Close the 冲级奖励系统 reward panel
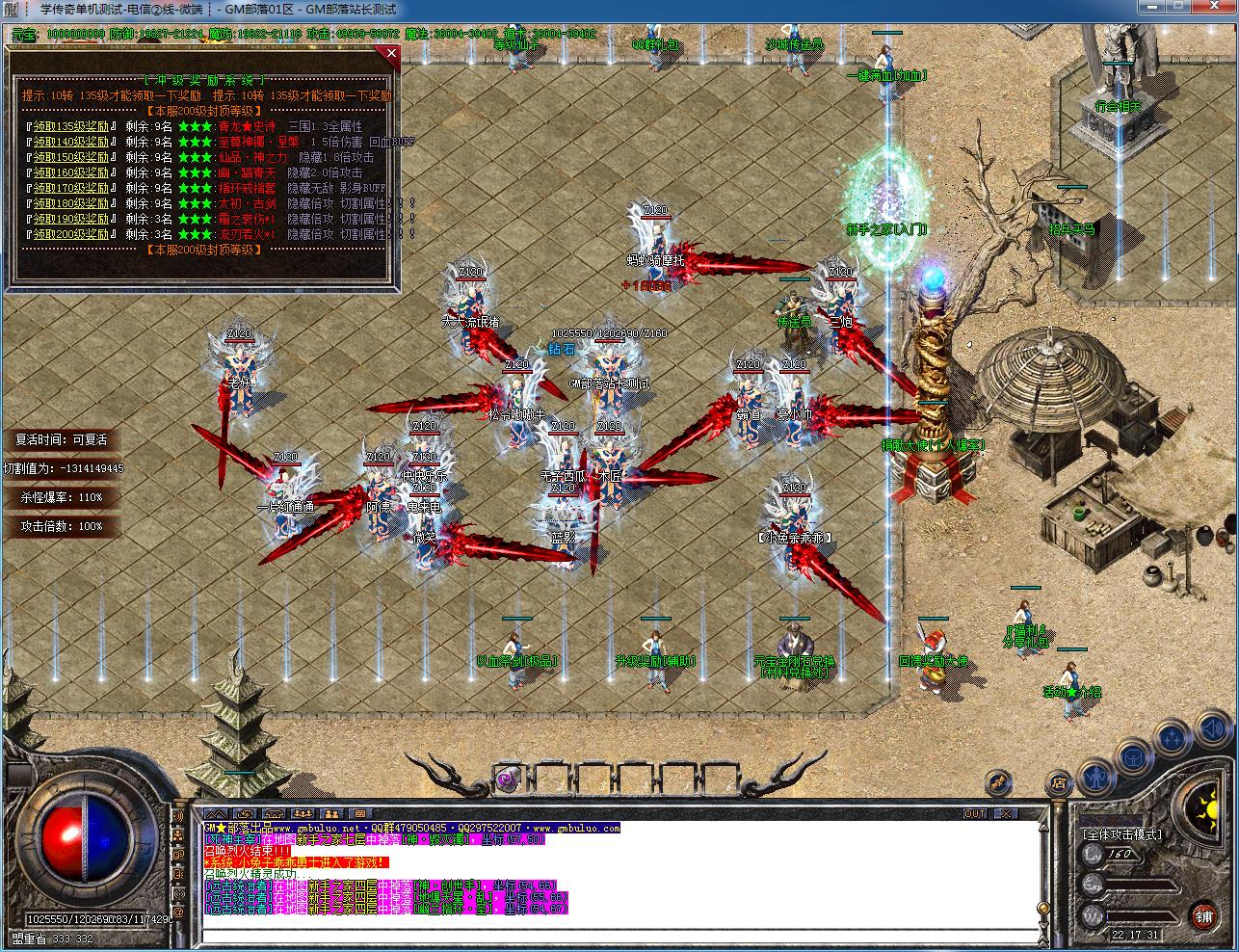The width and height of the screenshot is (1239, 952). coord(391,54)
